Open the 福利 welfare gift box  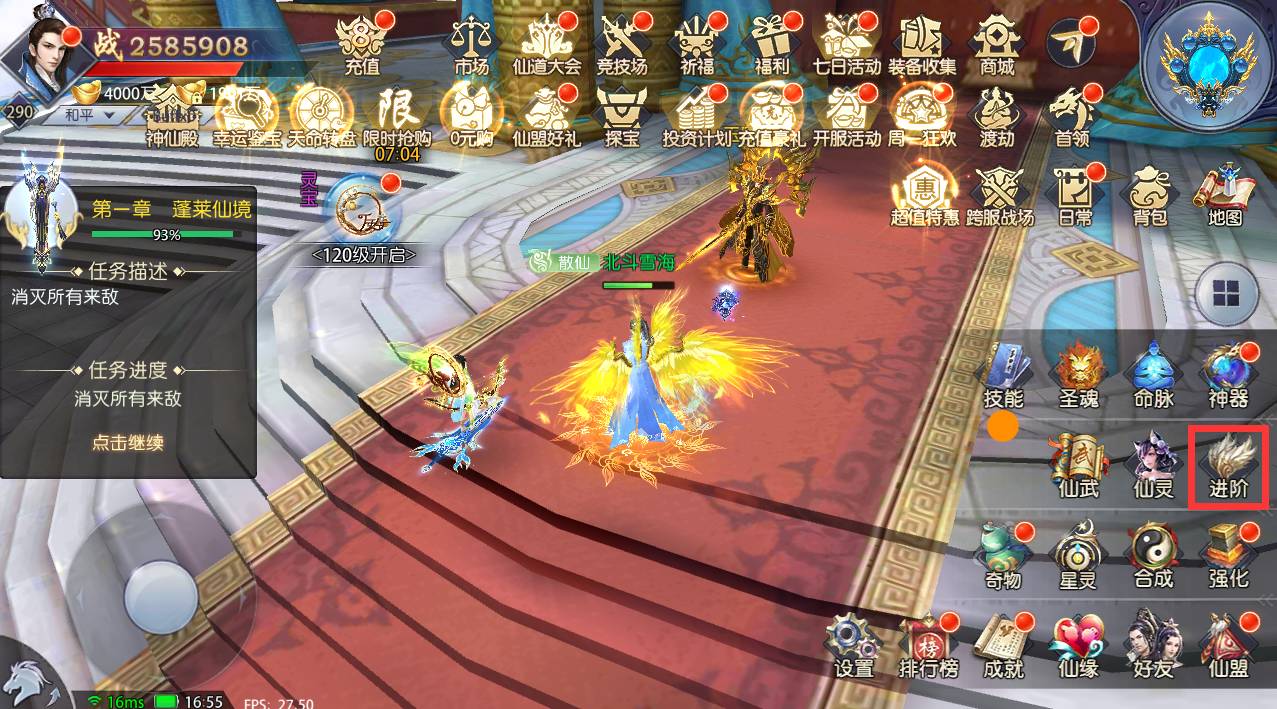tap(772, 44)
